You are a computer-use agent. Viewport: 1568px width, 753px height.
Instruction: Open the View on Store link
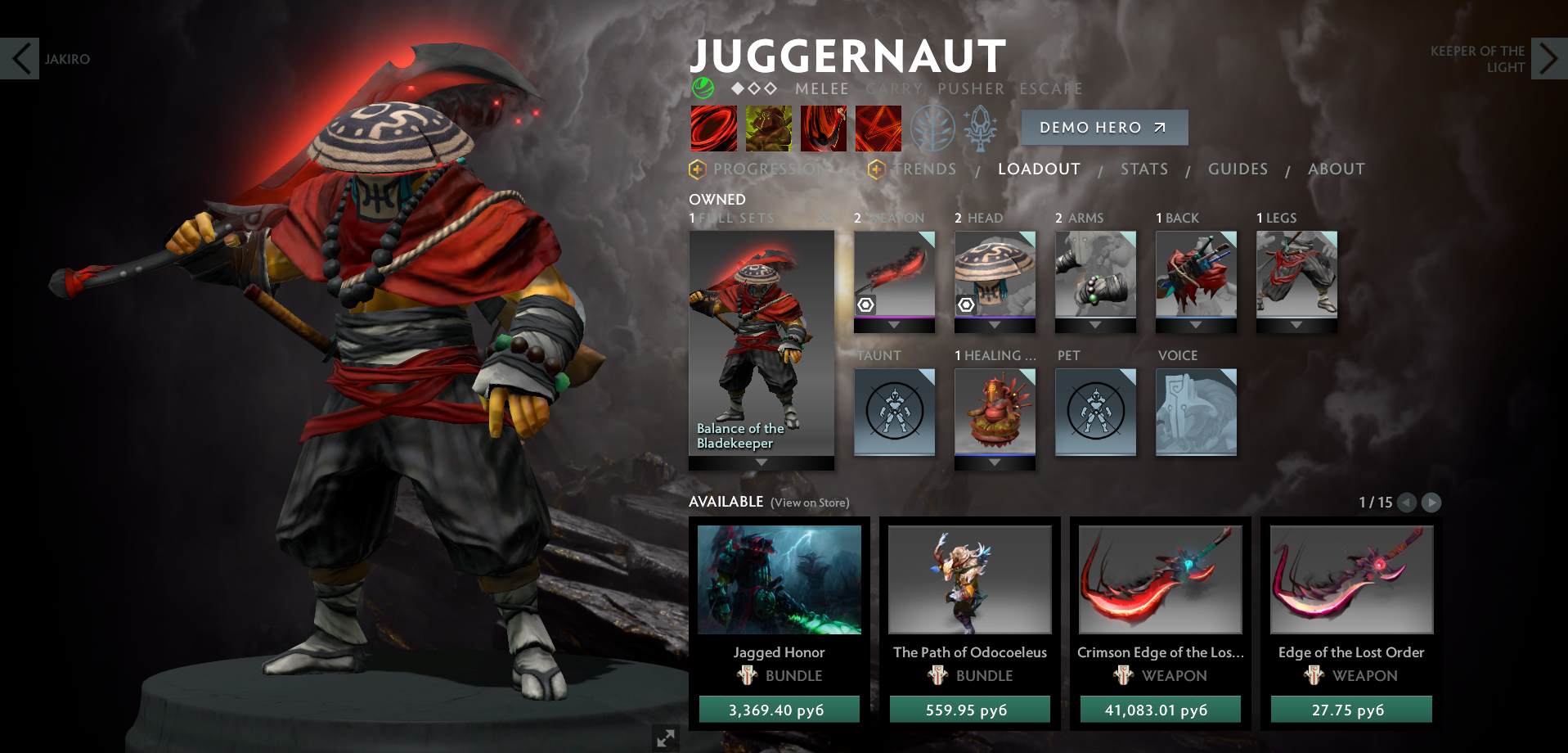pos(810,502)
